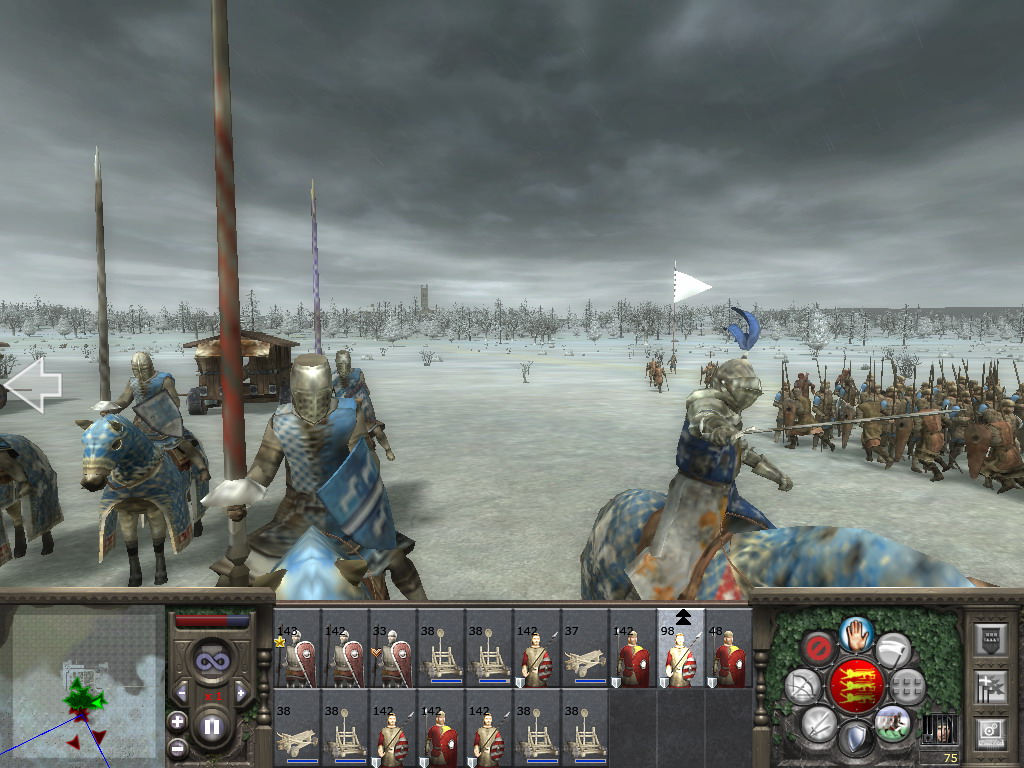Viewport: 1024px width, 768px height.
Task: Click the left-pointing arrow on screen edge
Action: click(x=34, y=386)
